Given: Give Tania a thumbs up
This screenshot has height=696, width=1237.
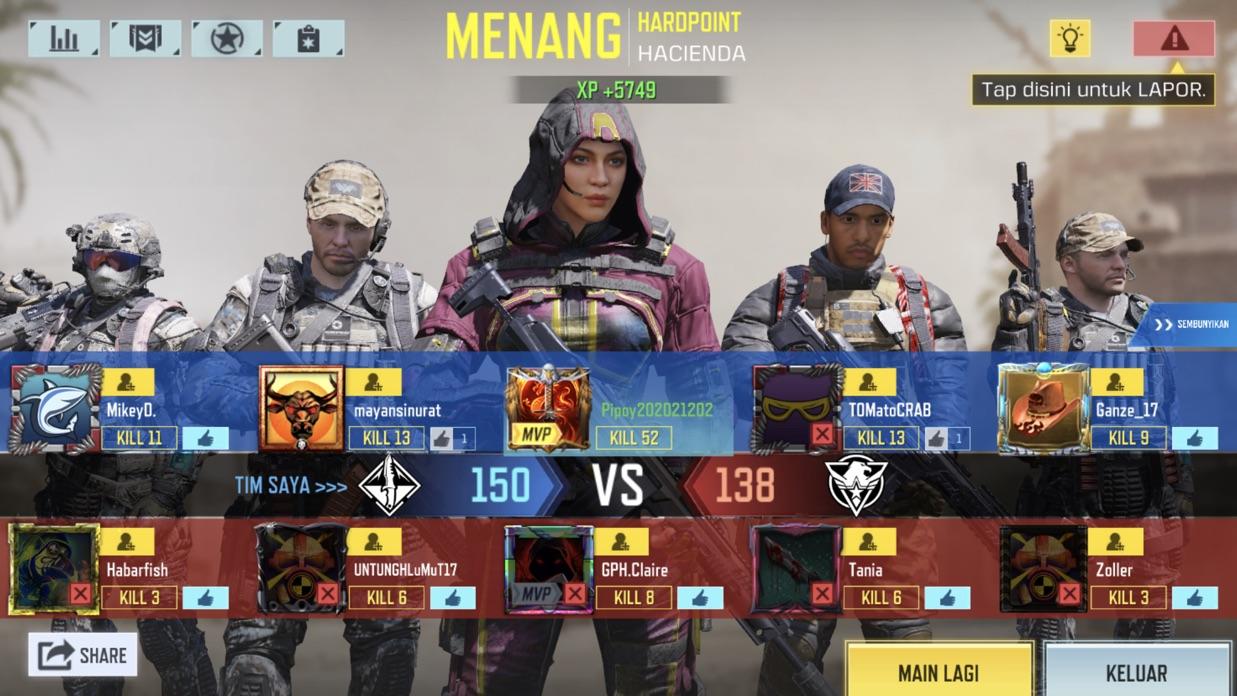Looking at the screenshot, I should coord(947,598).
